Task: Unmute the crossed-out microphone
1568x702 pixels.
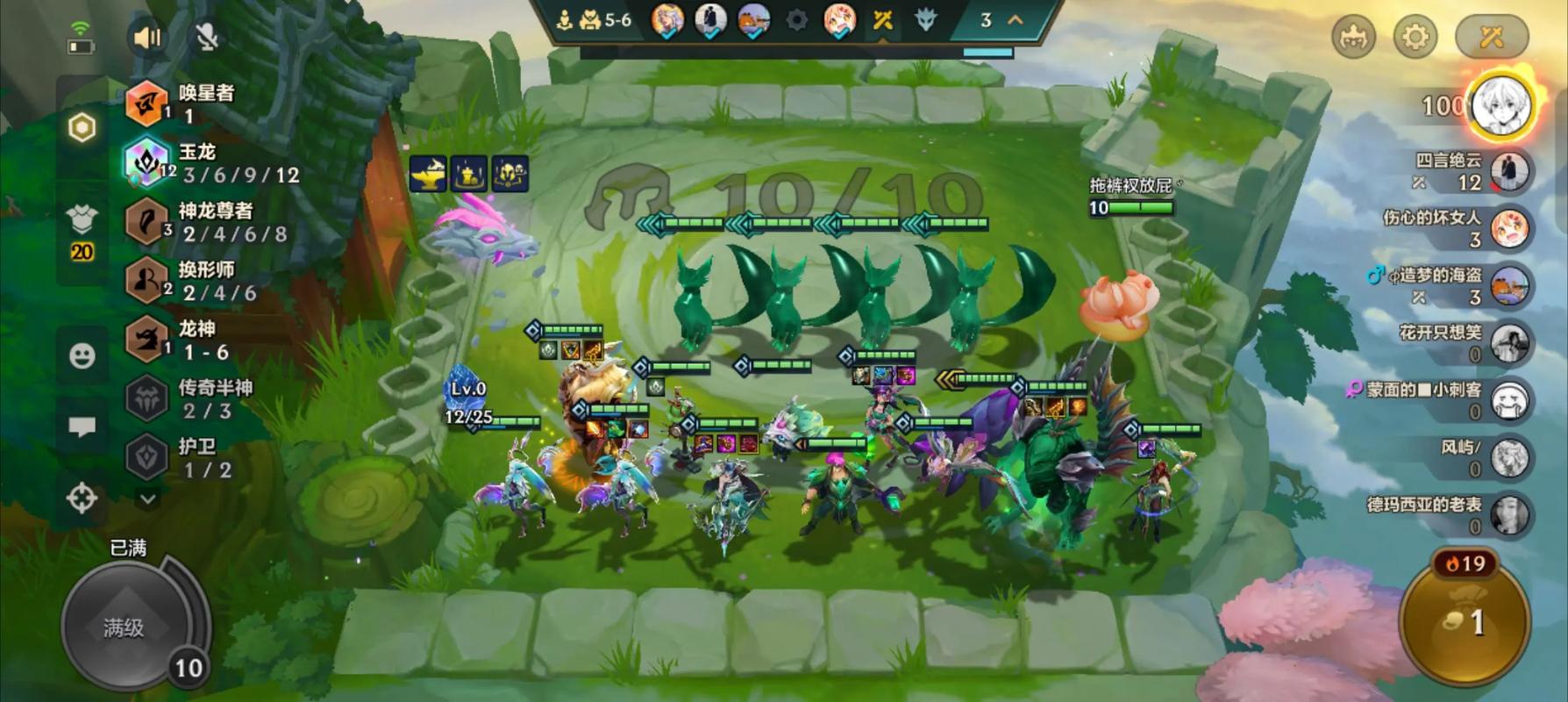Action: coord(207,38)
